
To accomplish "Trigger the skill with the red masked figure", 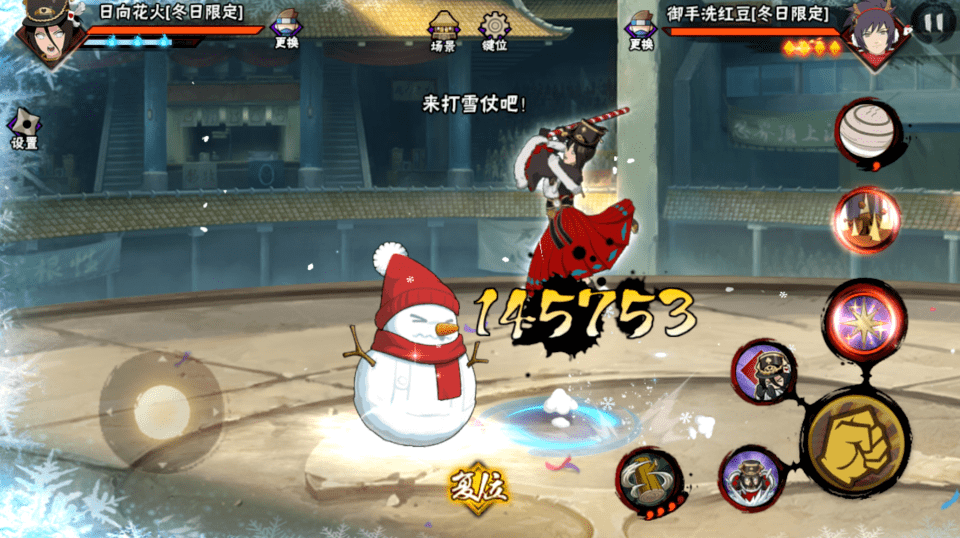I will point(752,477).
